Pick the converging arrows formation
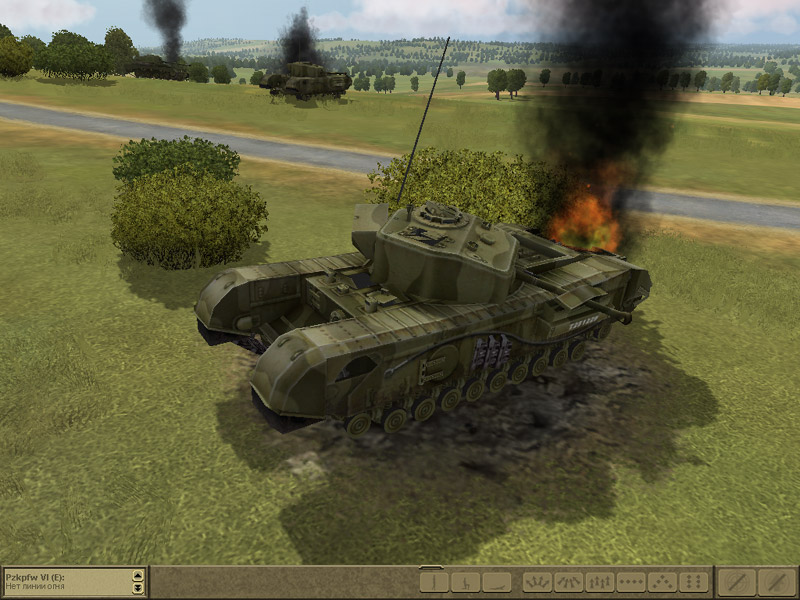Screen dimensions: 800x600 [568, 581]
